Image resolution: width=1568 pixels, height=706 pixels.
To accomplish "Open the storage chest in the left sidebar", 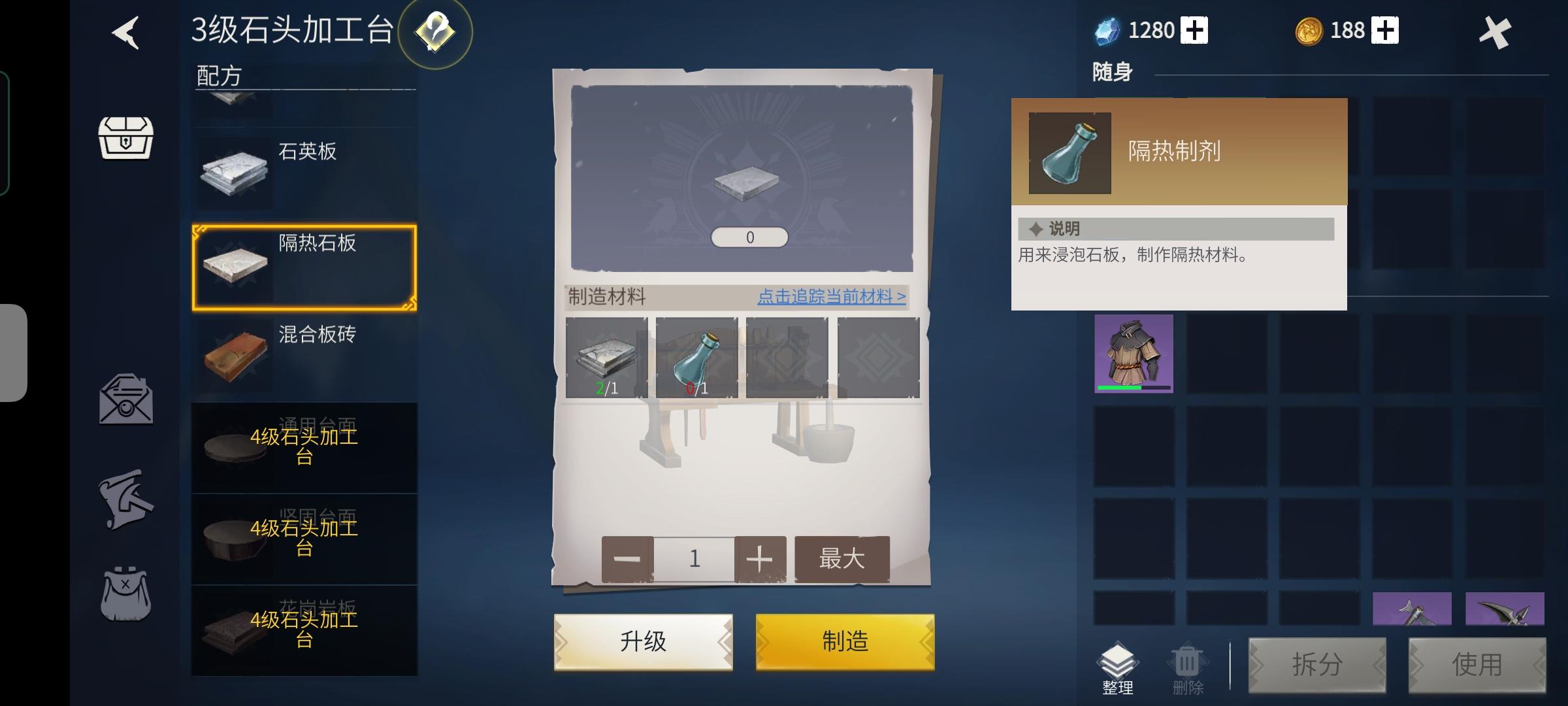I will pyautogui.click(x=126, y=139).
